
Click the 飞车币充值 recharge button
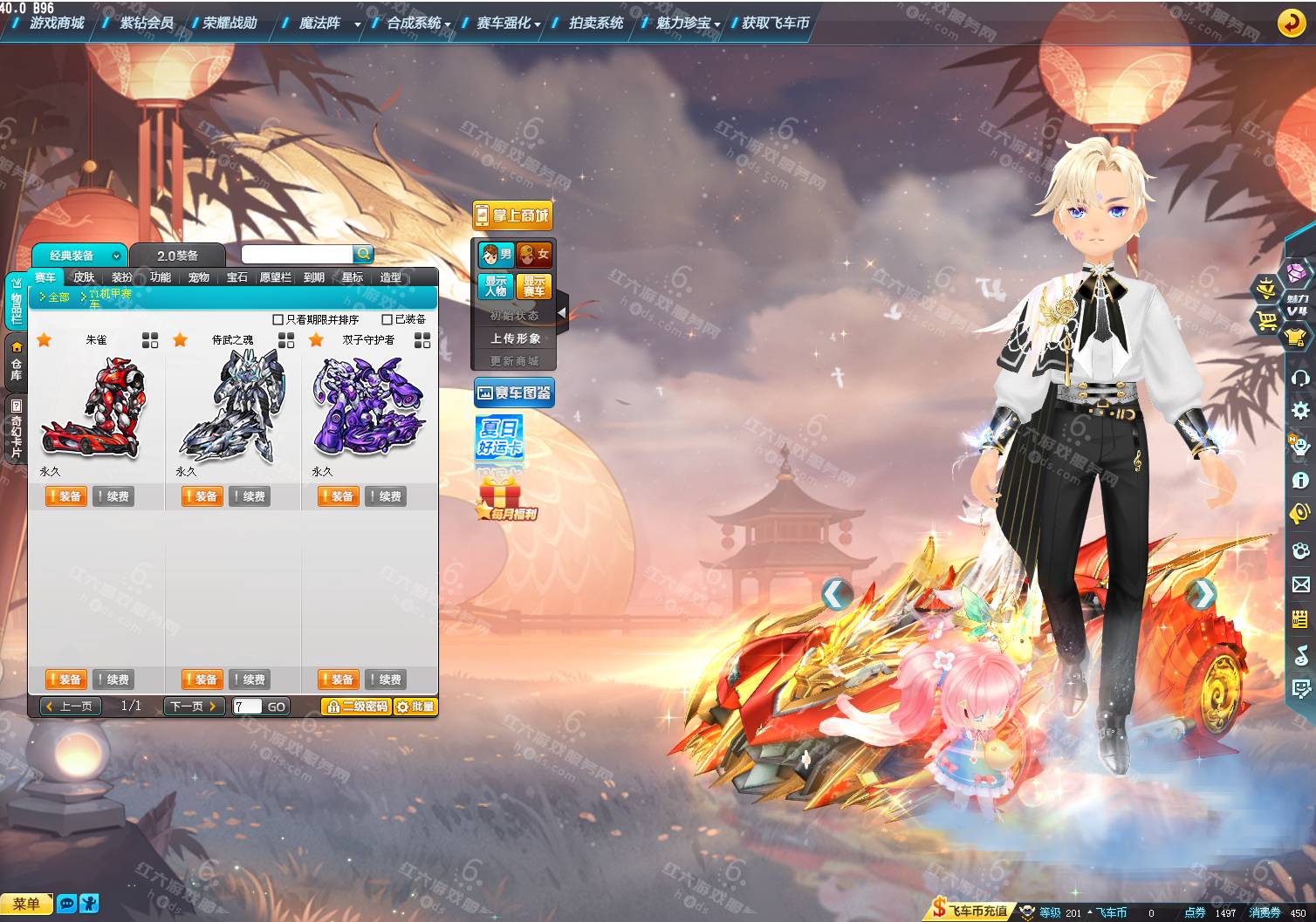coord(970,911)
